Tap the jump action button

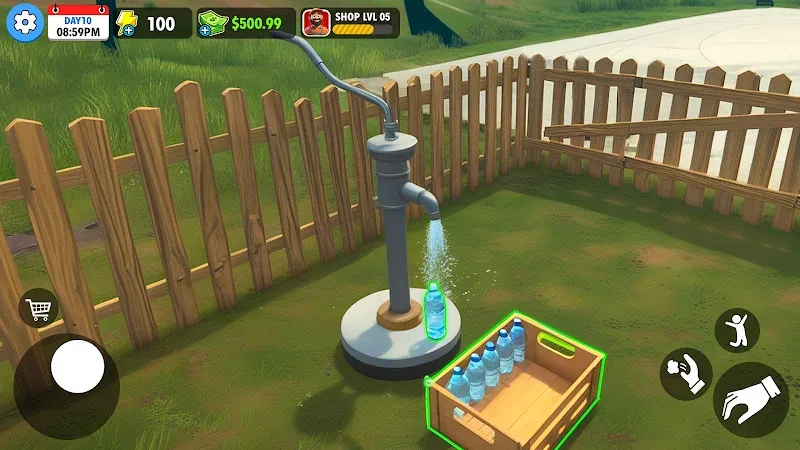pyautogui.click(x=737, y=330)
